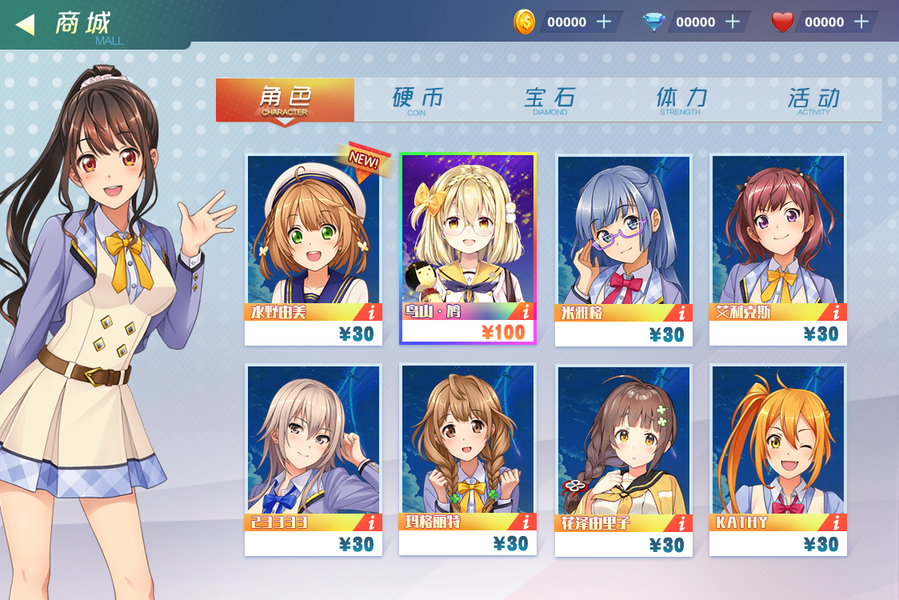Go back using the white arrow
The image size is (899, 600).
[26, 23]
